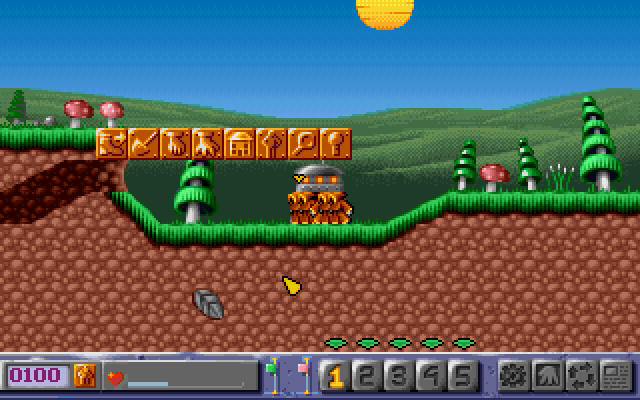Switch to number 2 button

367,376
